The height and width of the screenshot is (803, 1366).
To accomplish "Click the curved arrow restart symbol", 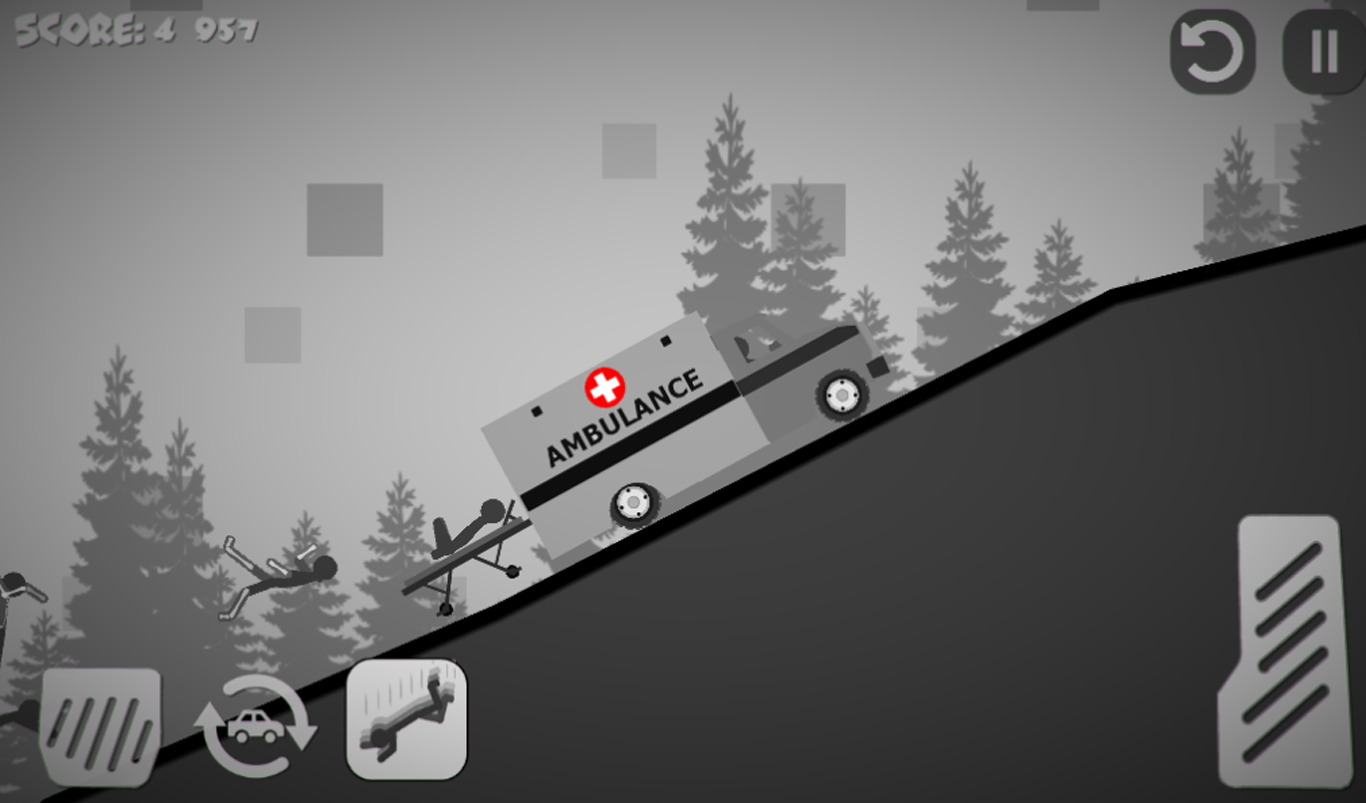I will point(1211,51).
